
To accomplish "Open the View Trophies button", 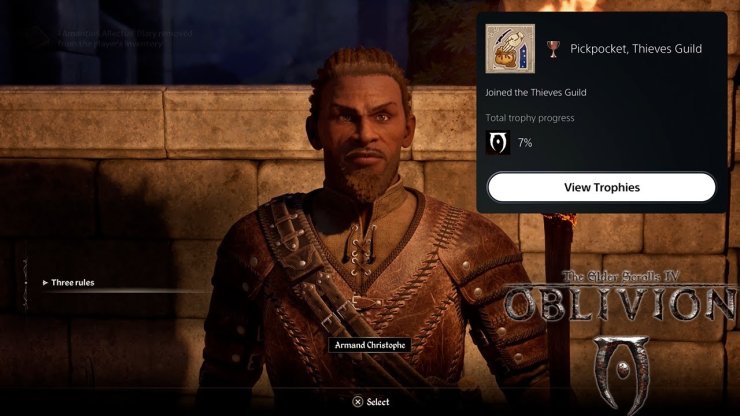I will click(x=601, y=187).
